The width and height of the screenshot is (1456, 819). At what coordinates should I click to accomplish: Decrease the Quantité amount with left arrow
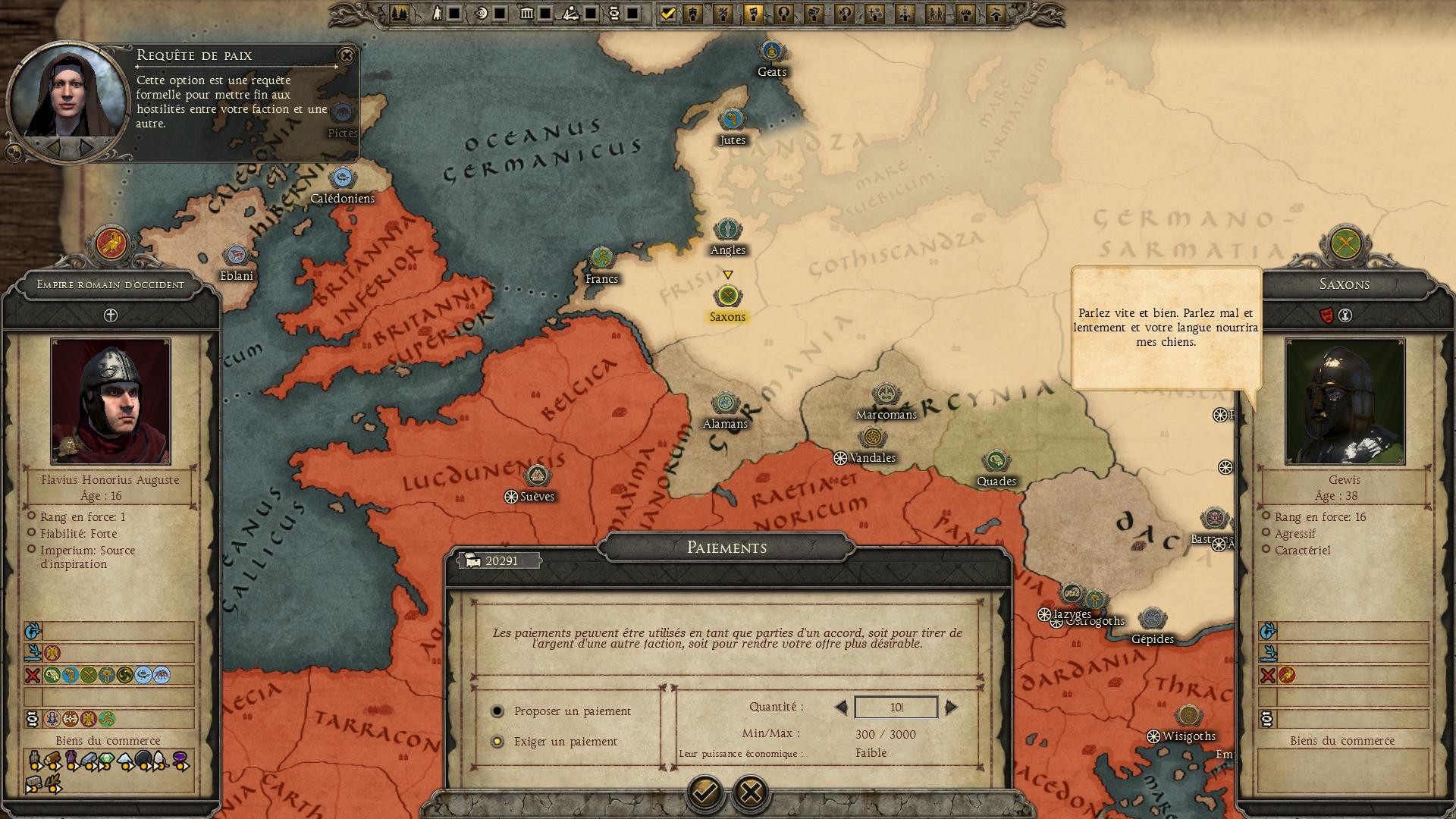(x=841, y=708)
